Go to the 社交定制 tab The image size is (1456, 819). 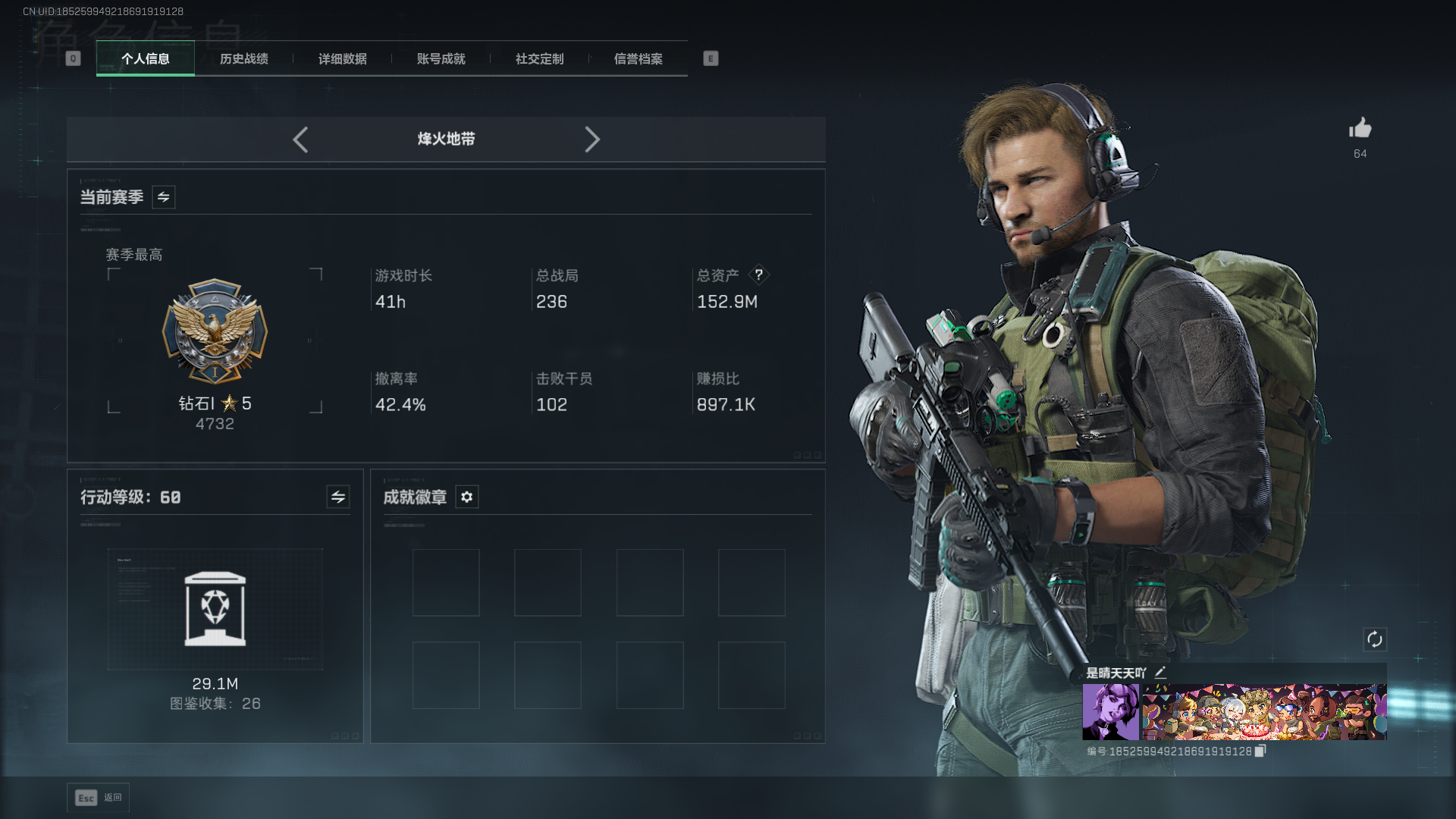coord(540,58)
